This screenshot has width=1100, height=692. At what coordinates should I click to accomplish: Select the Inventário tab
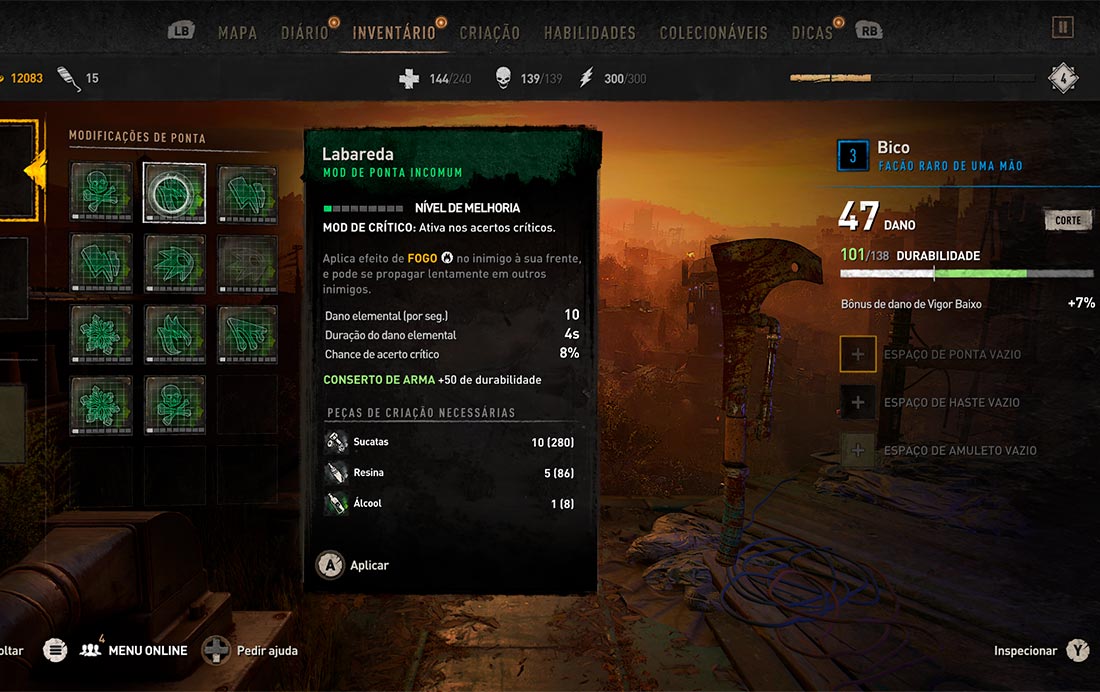(394, 33)
